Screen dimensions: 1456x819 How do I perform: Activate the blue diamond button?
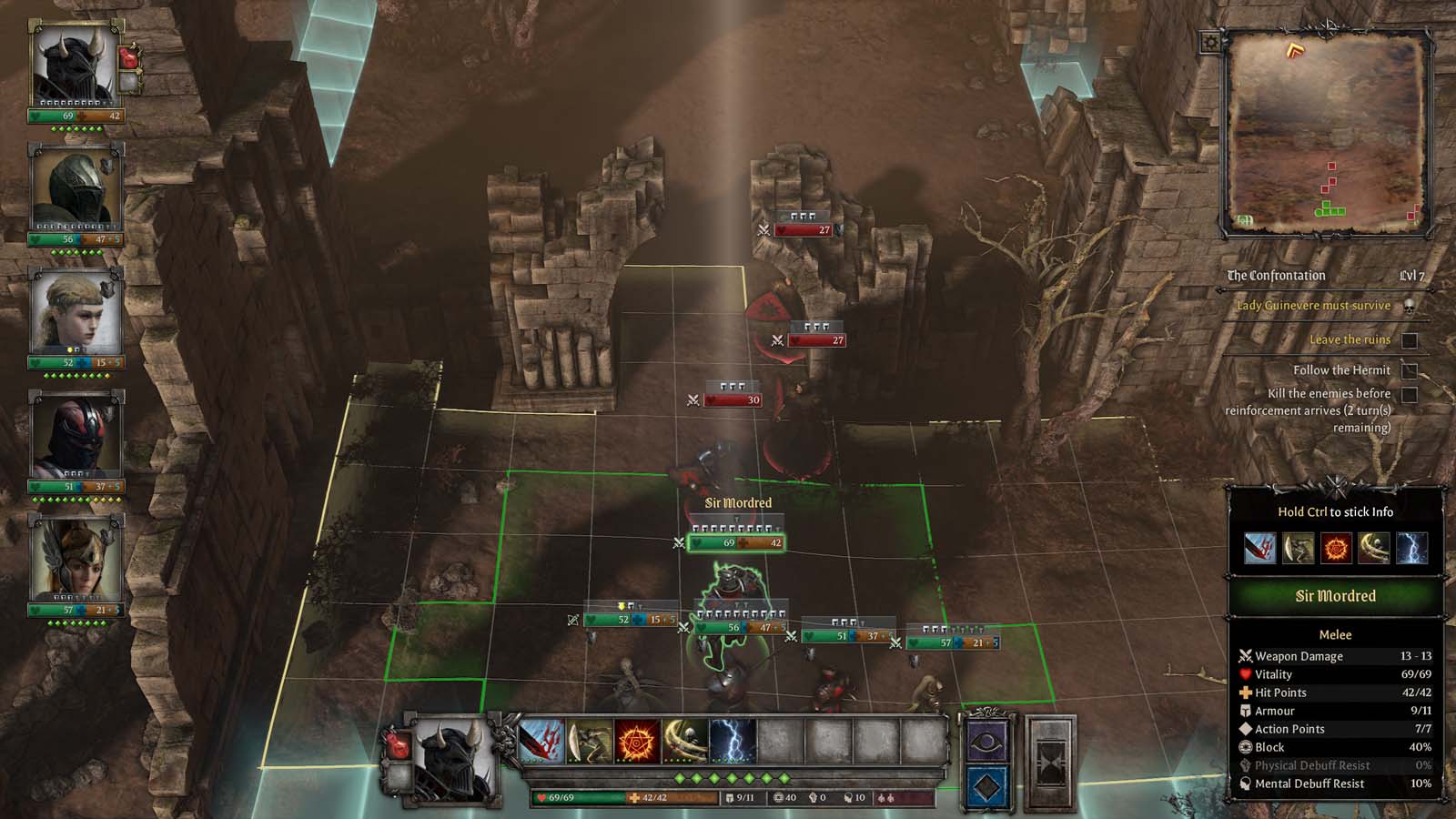point(986,787)
